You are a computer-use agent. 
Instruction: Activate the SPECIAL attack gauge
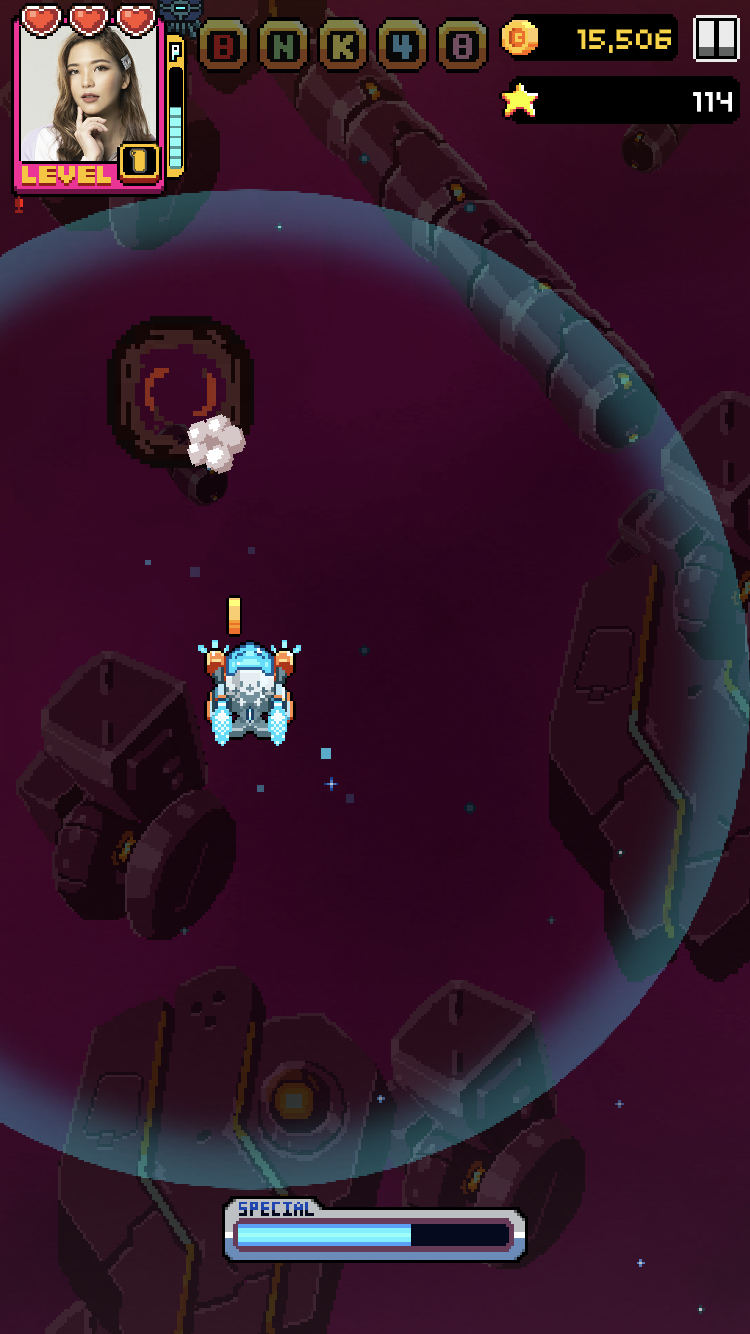point(374,1231)
